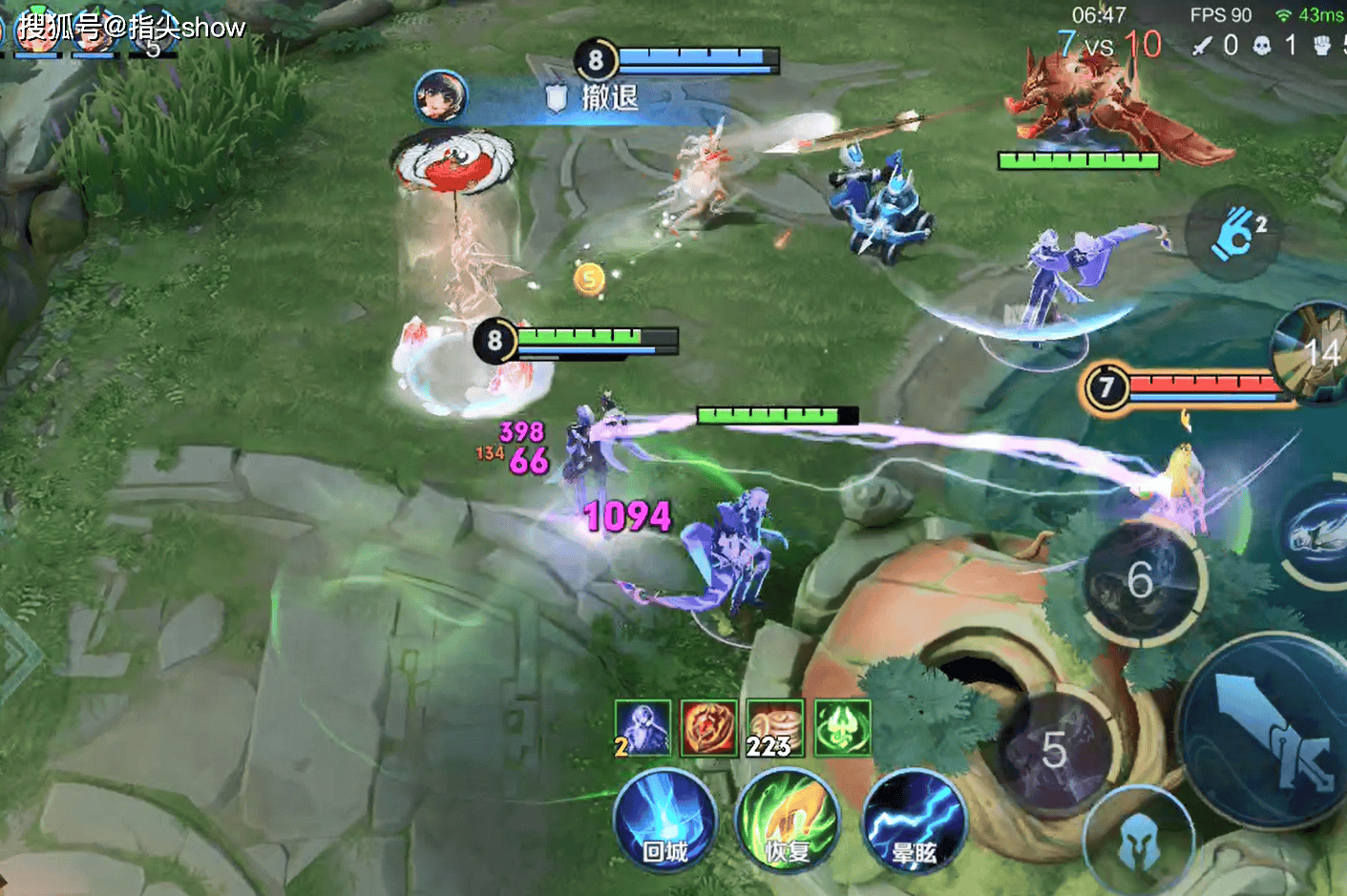Select the red swirl buff icon
Screen dimensions: 1347x896
pos(708,727)
